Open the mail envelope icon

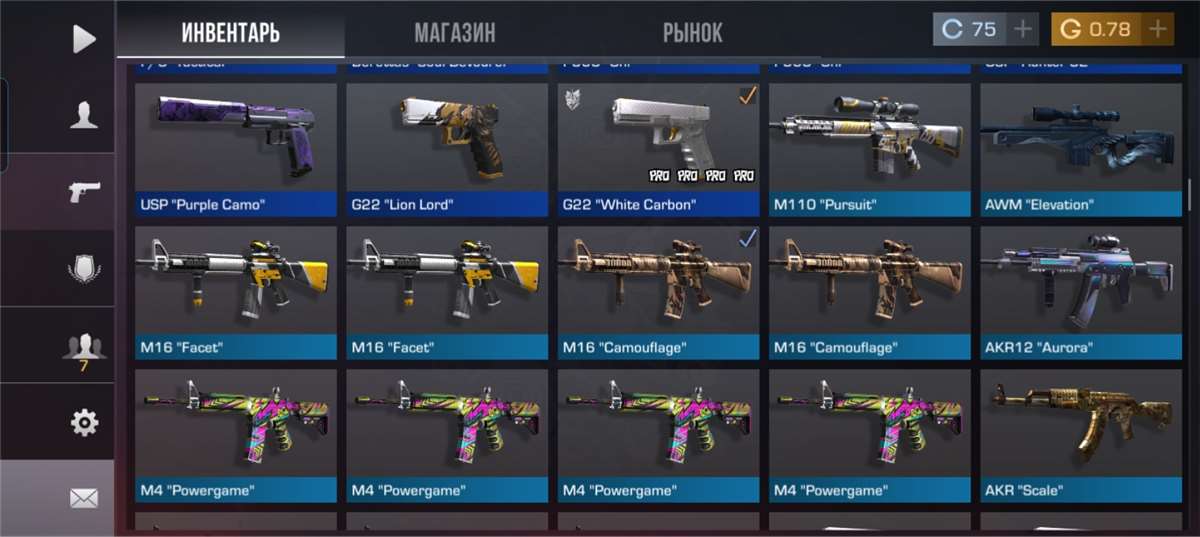coord(84,498)
